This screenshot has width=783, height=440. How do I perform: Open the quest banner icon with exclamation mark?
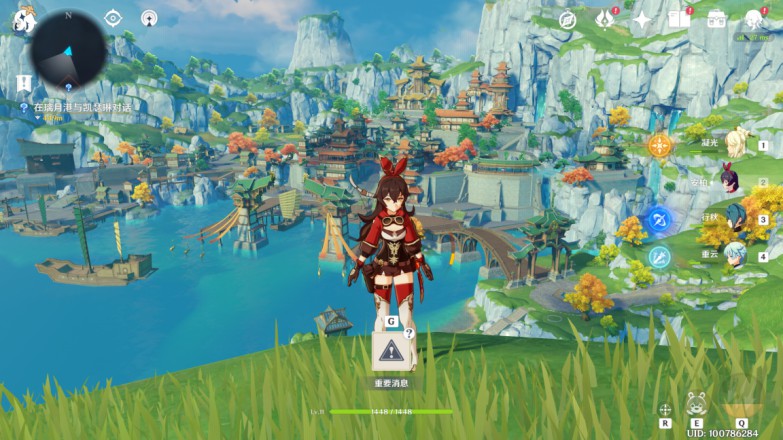(23, 83)
